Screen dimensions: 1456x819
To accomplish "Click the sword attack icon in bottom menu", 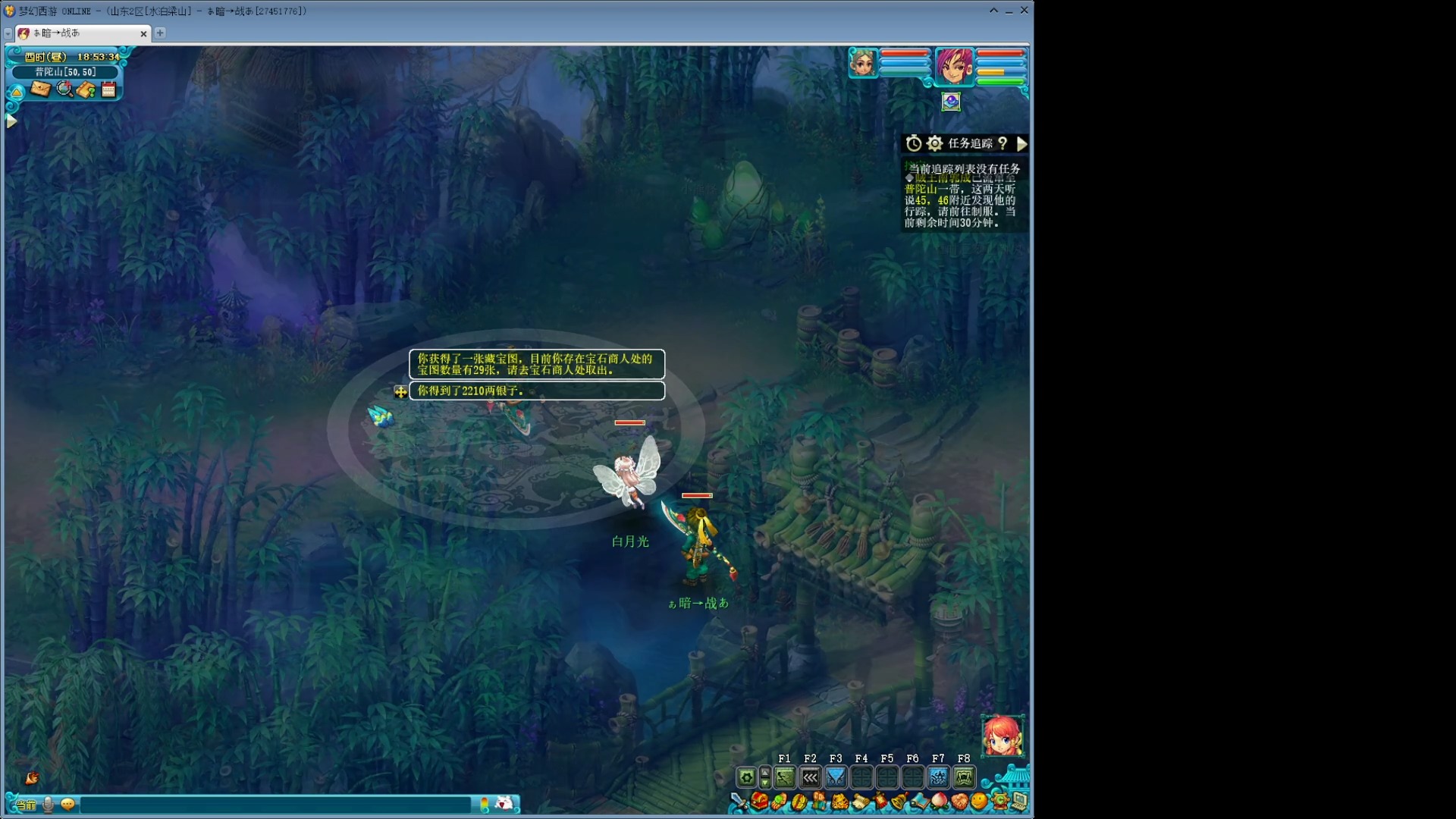I will [x=739, y=802].
